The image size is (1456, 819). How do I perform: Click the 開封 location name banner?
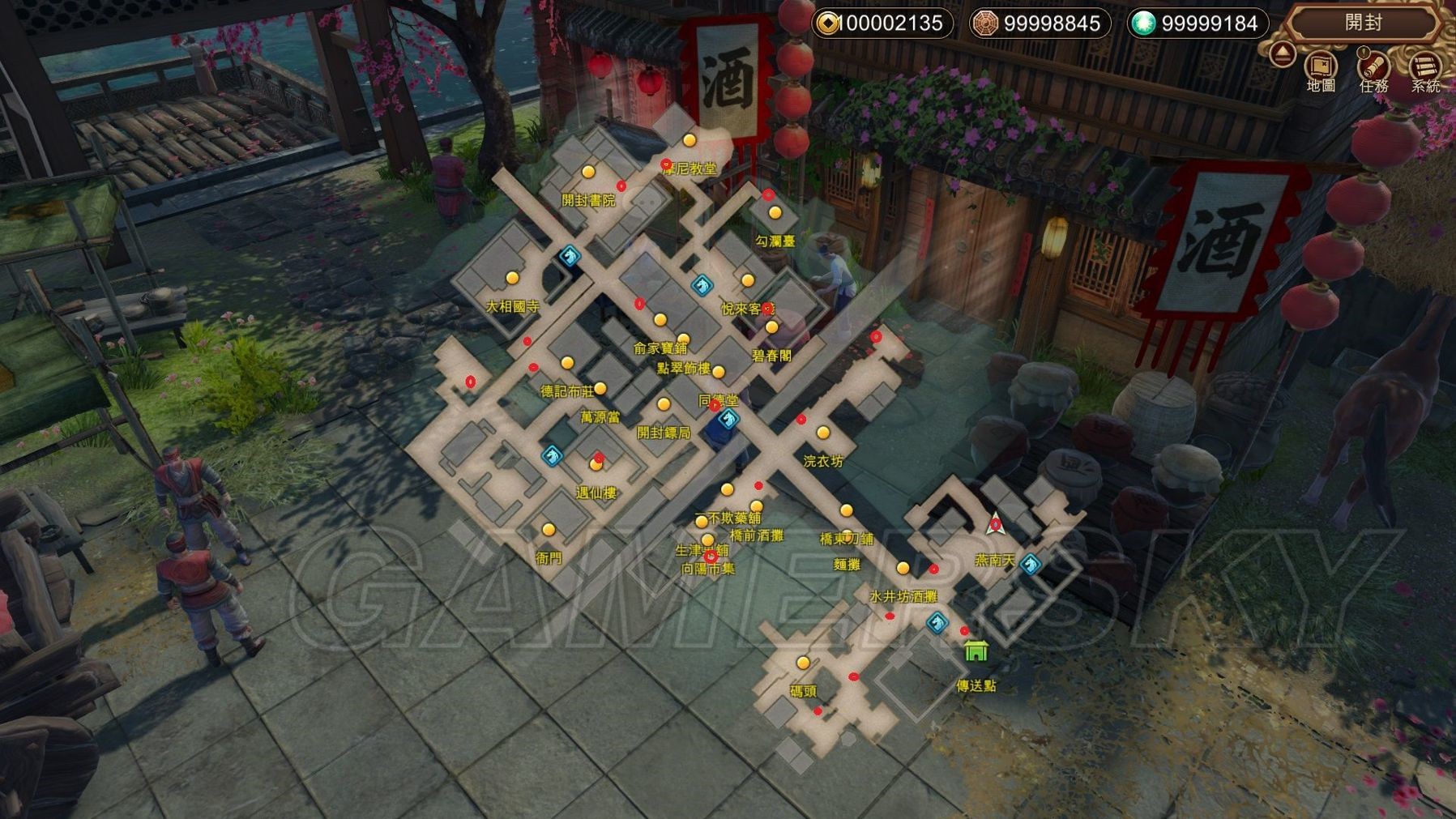1364,23
